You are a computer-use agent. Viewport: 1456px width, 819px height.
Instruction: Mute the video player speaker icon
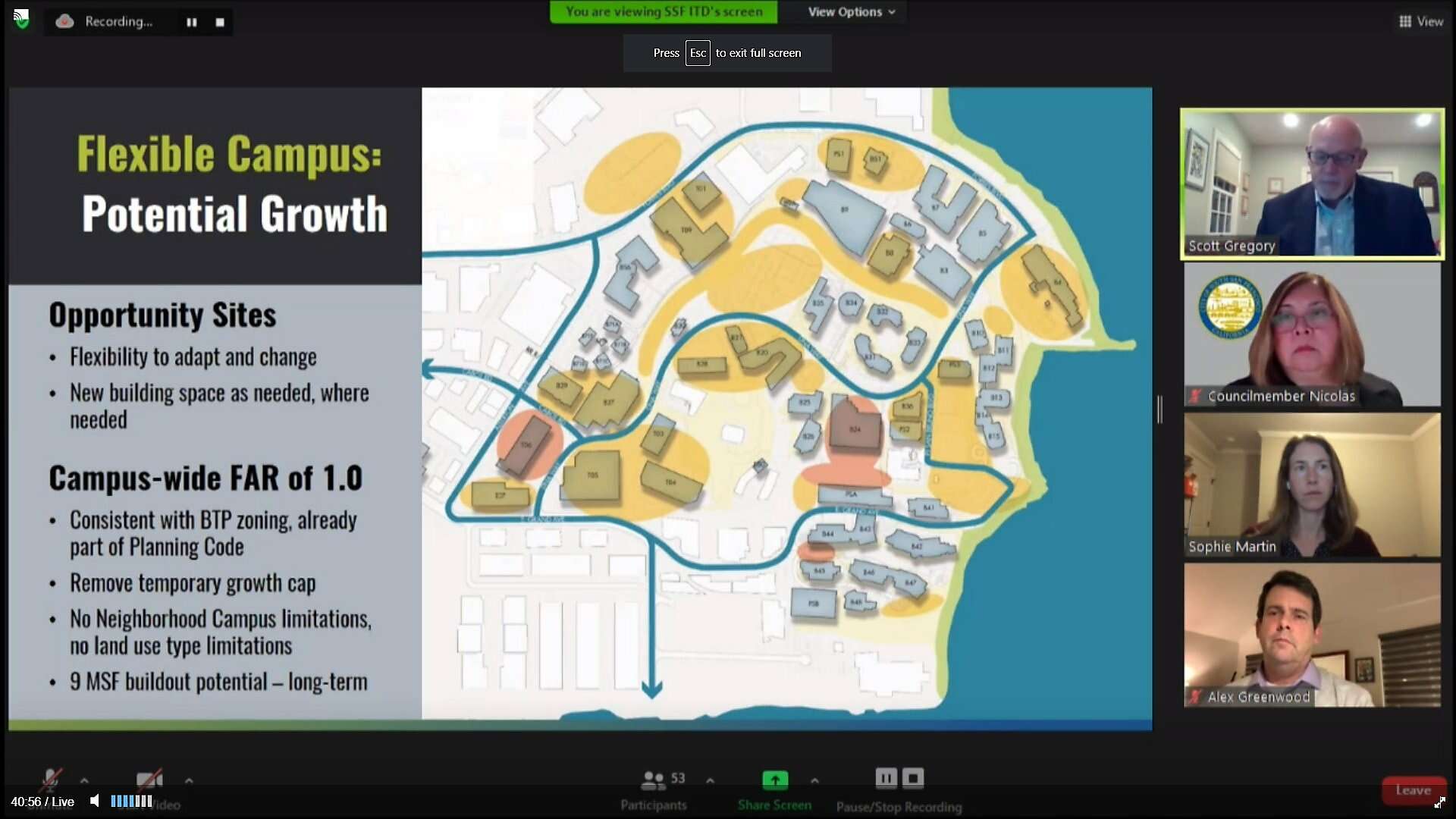tap(95, 801)
